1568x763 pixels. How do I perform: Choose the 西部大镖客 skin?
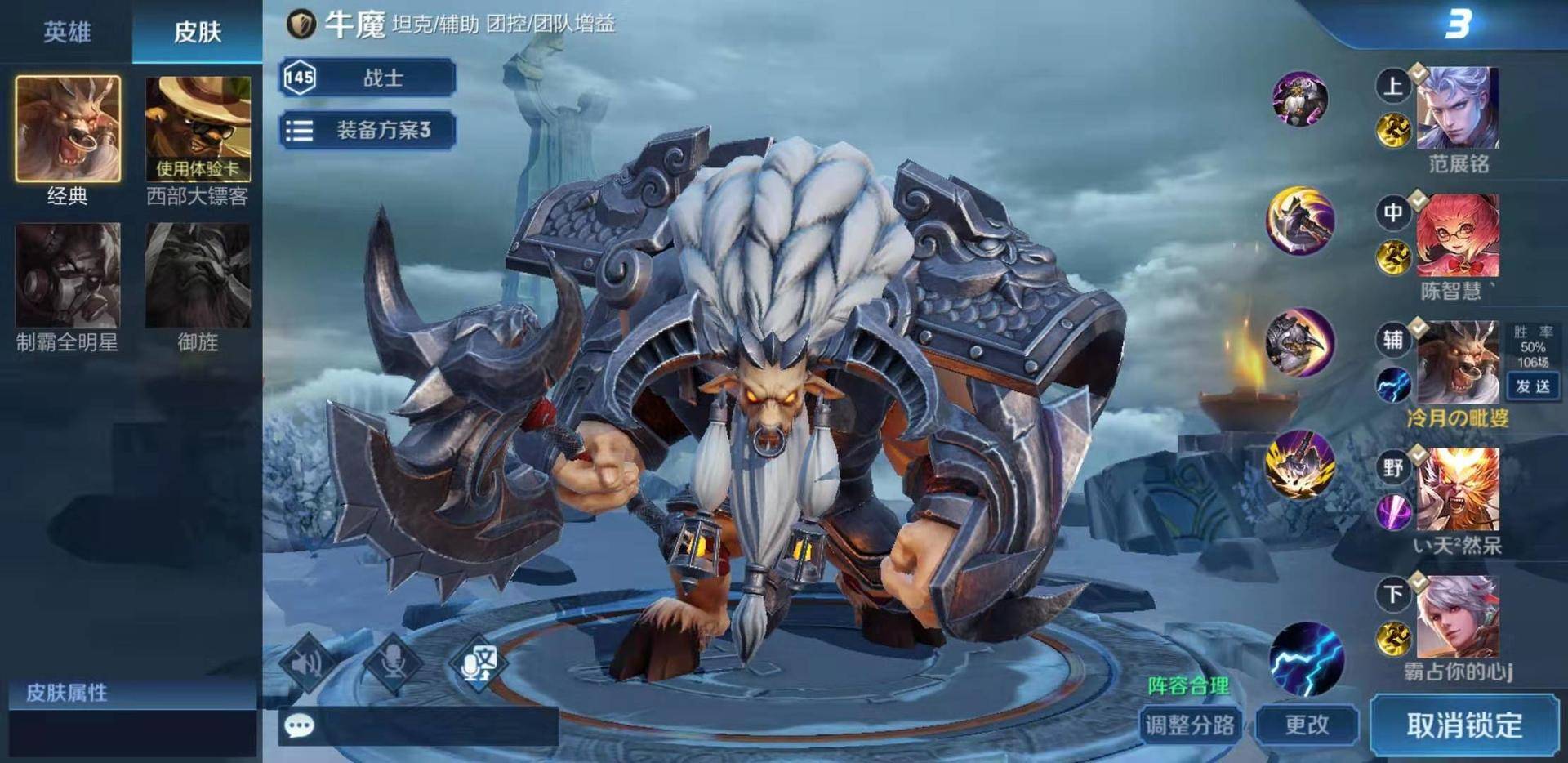coord(198,128)
